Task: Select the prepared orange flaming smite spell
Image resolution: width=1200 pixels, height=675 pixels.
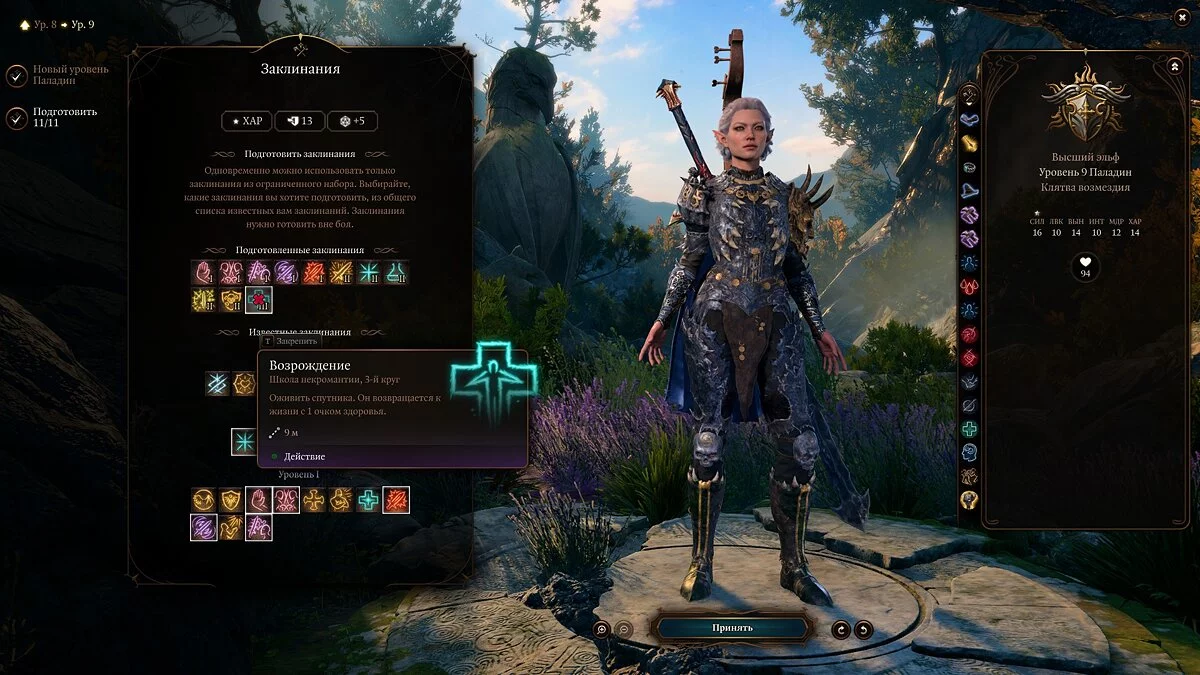Action: (x=313, y=272)
